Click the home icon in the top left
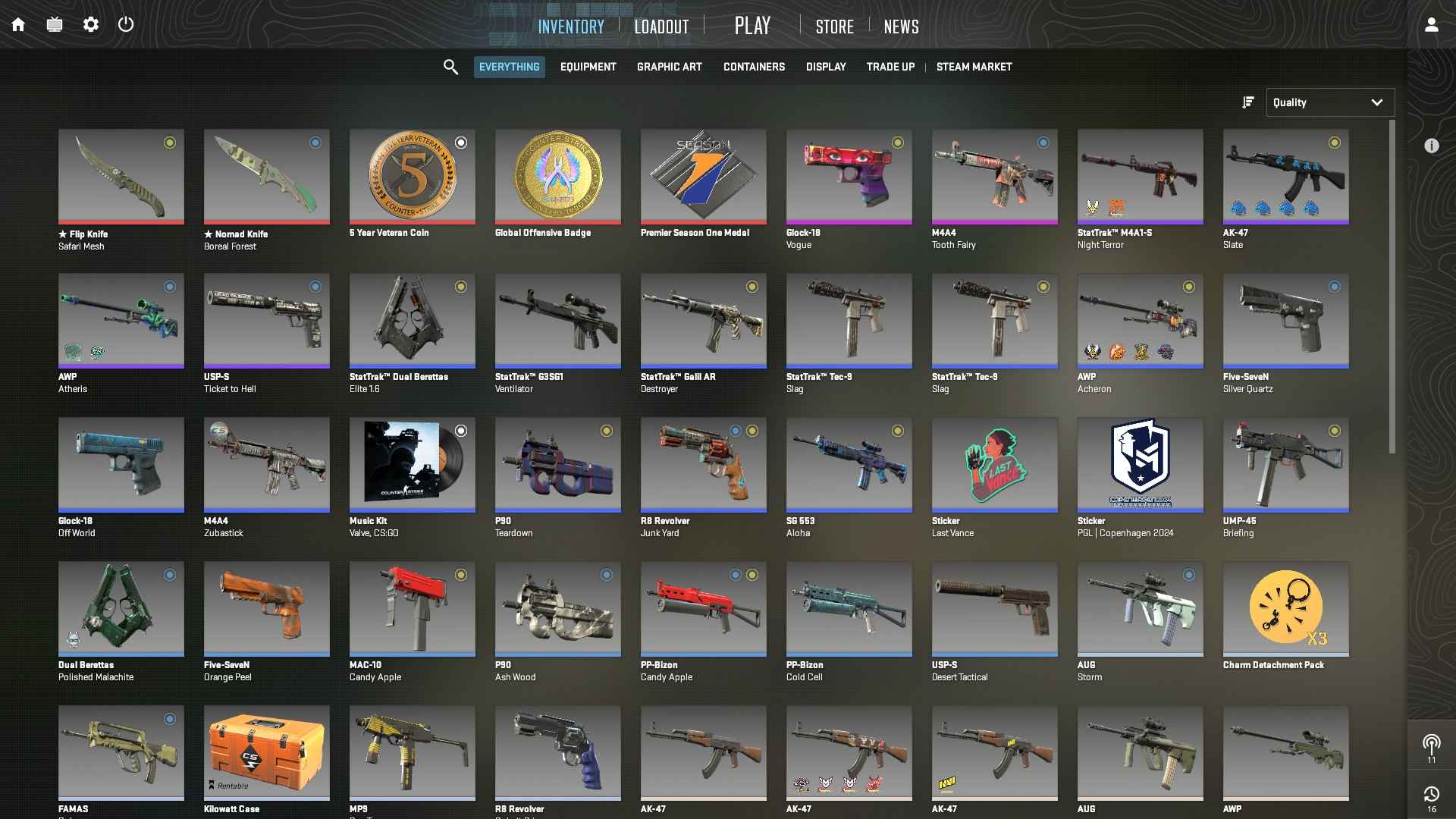Viewport: 1456px width, 819px height. coord(18,24)
